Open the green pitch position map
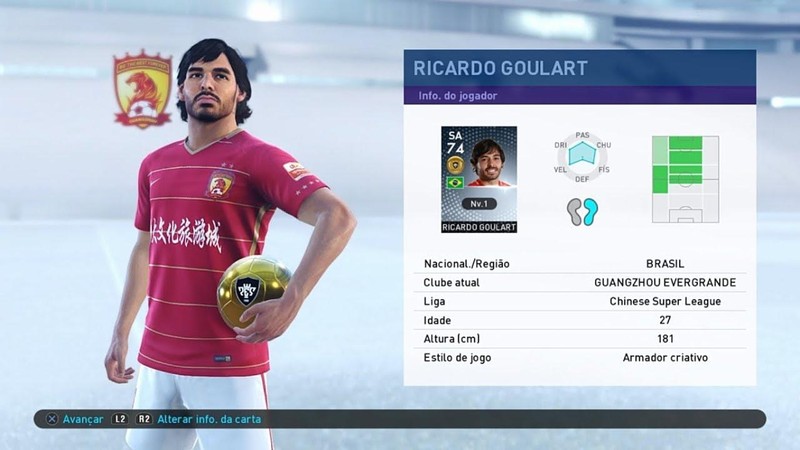 [685, 179]
